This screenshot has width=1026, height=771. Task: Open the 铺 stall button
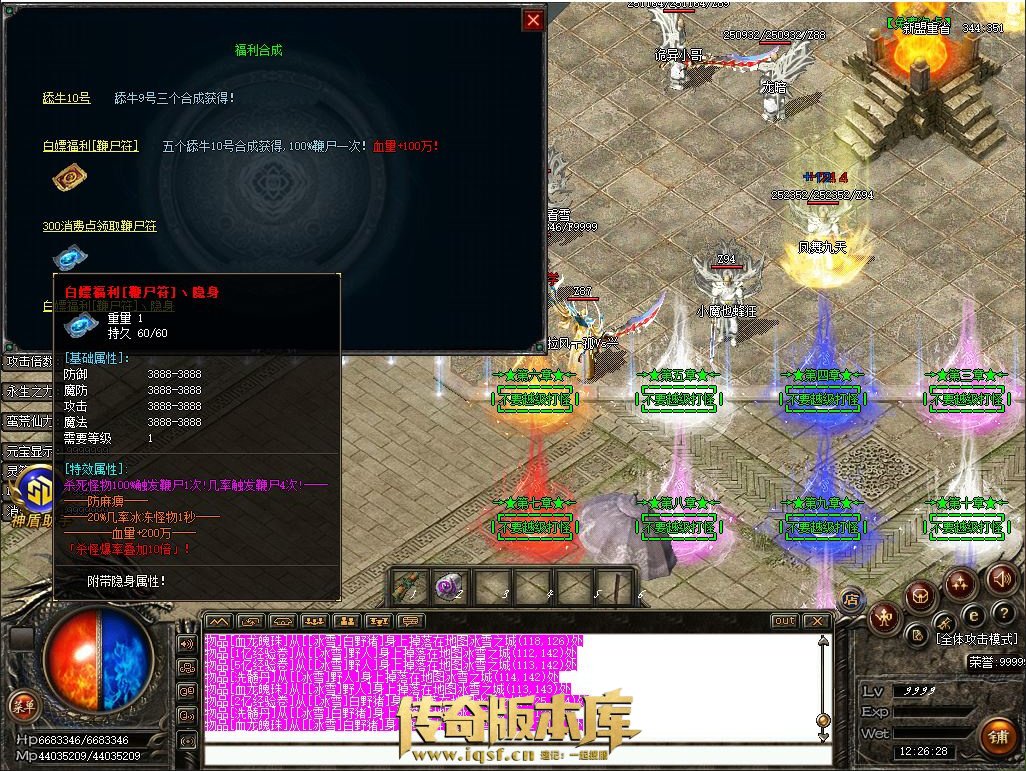pos(998,738)
